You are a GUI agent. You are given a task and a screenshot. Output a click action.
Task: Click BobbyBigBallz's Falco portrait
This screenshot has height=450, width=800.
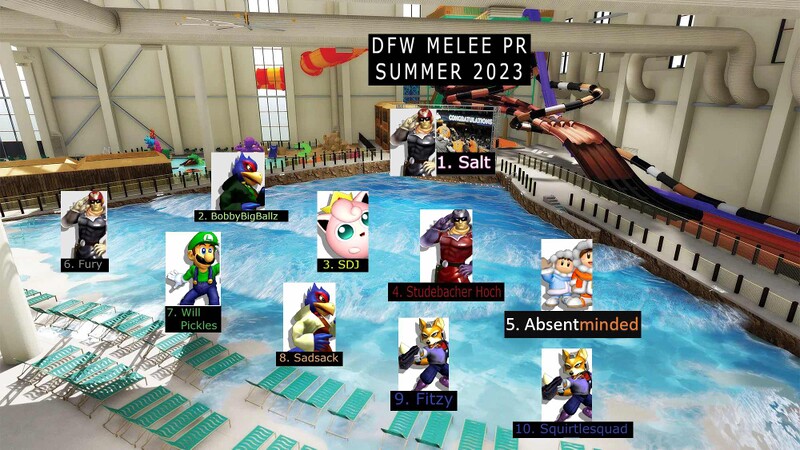pos(238,180)
